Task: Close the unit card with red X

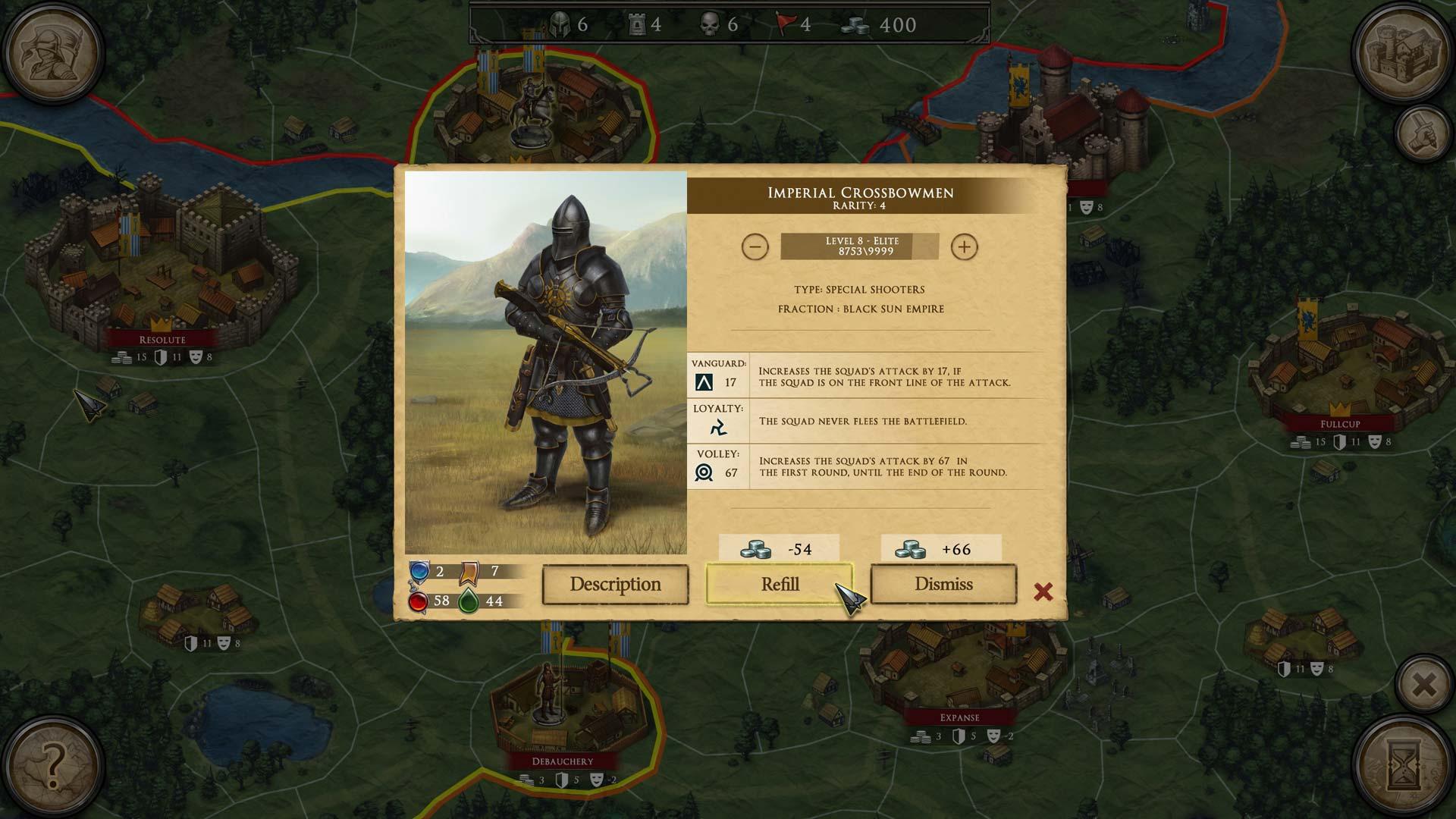Action: click(x=1043, y=591)
